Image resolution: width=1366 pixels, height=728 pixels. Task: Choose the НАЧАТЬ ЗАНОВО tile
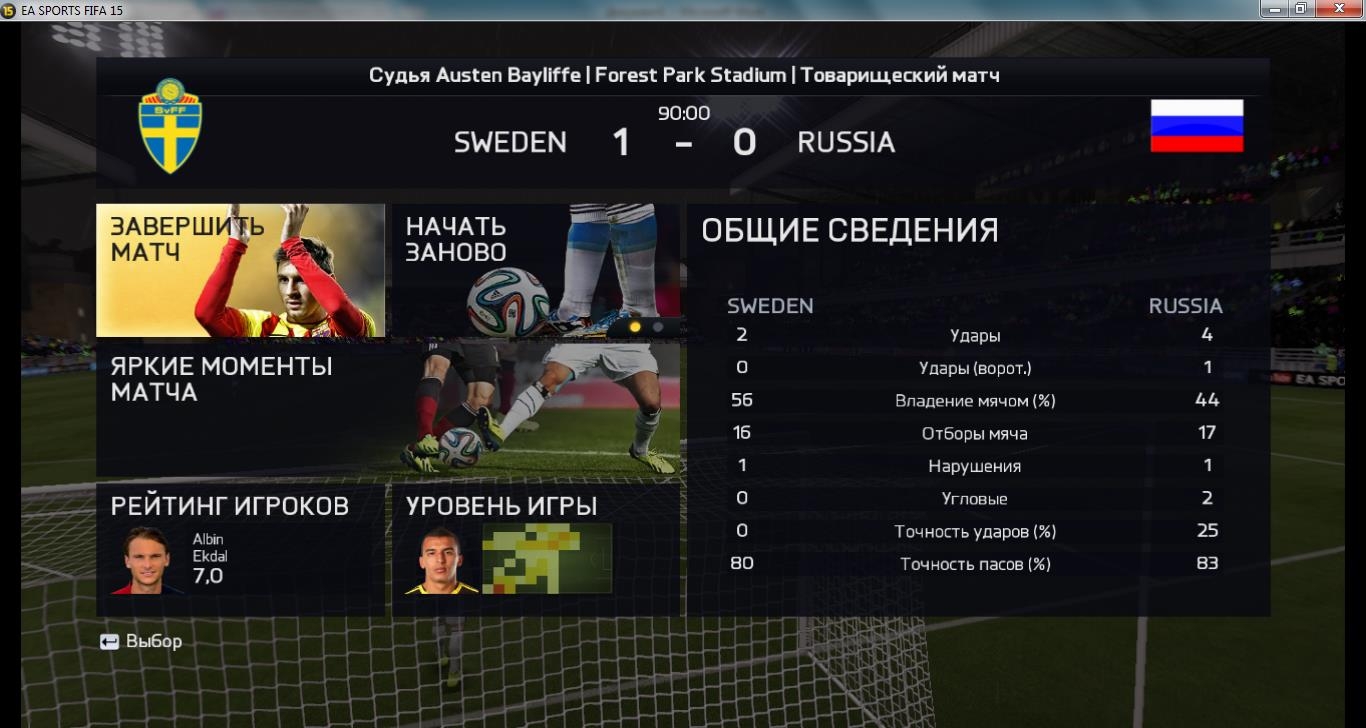pos(534,270)
